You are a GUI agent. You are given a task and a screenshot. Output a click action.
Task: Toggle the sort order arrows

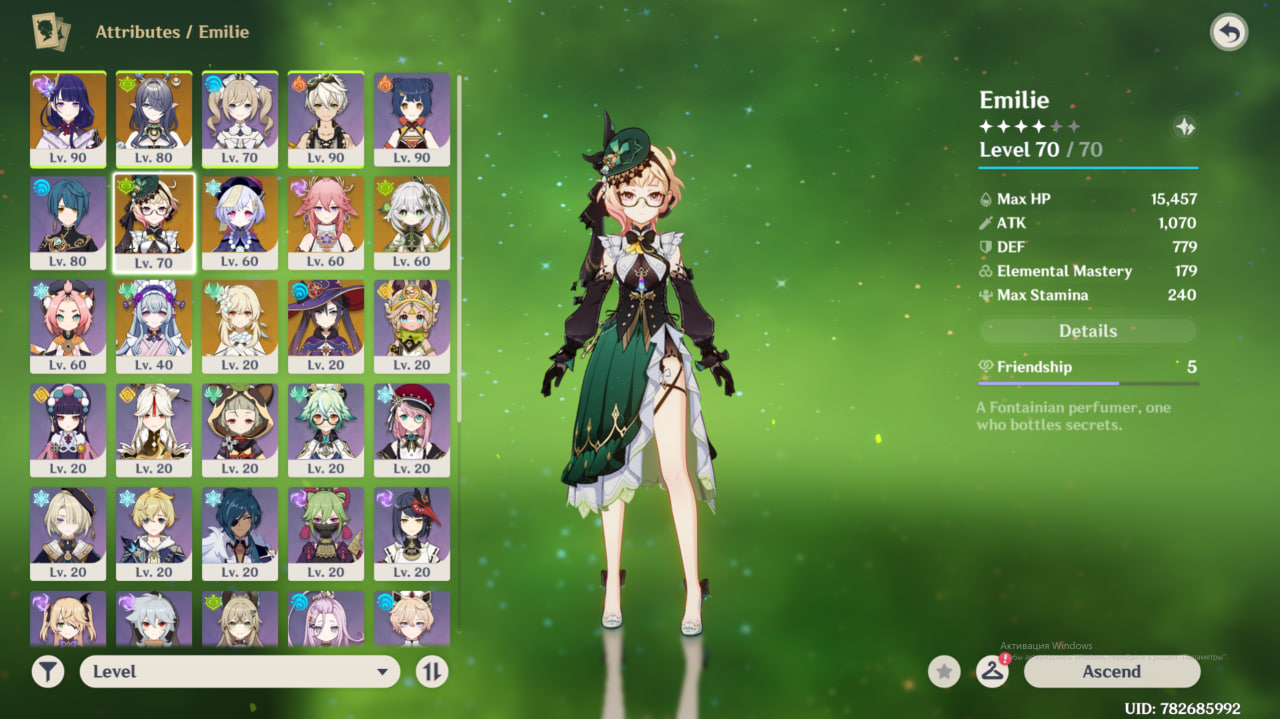(x=431, y=672)
